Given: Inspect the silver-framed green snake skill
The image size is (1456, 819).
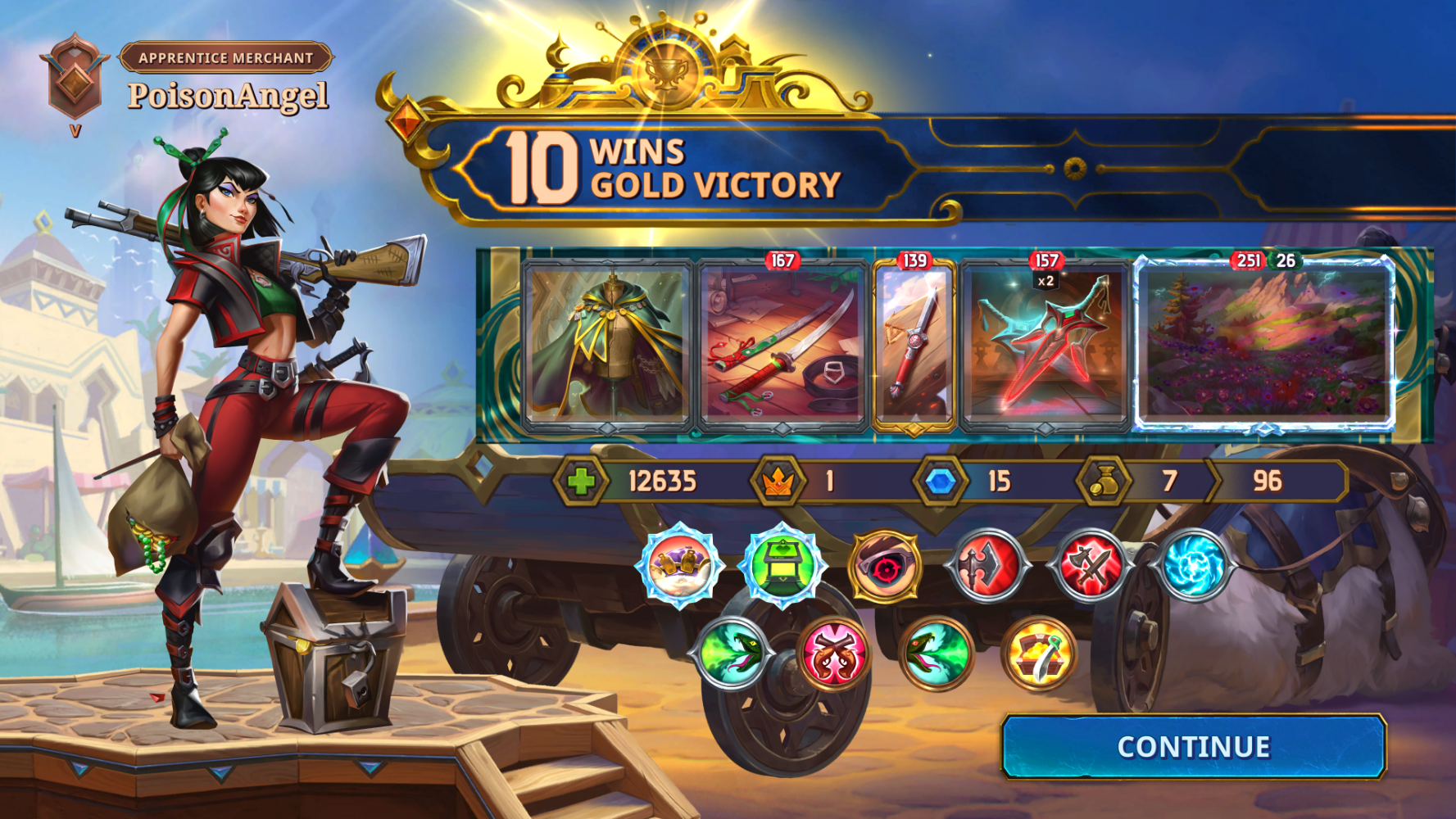Looking at the screenshot, I should coord(732,654).
